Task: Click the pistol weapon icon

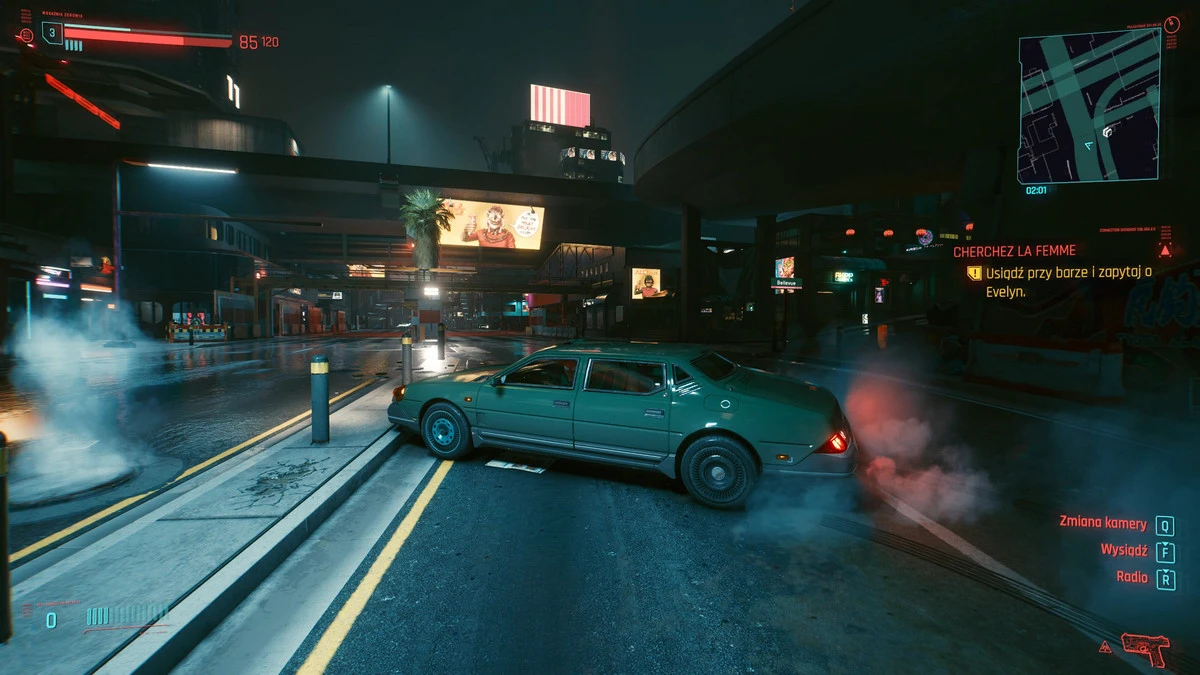Action: (x=1144, y=648)
